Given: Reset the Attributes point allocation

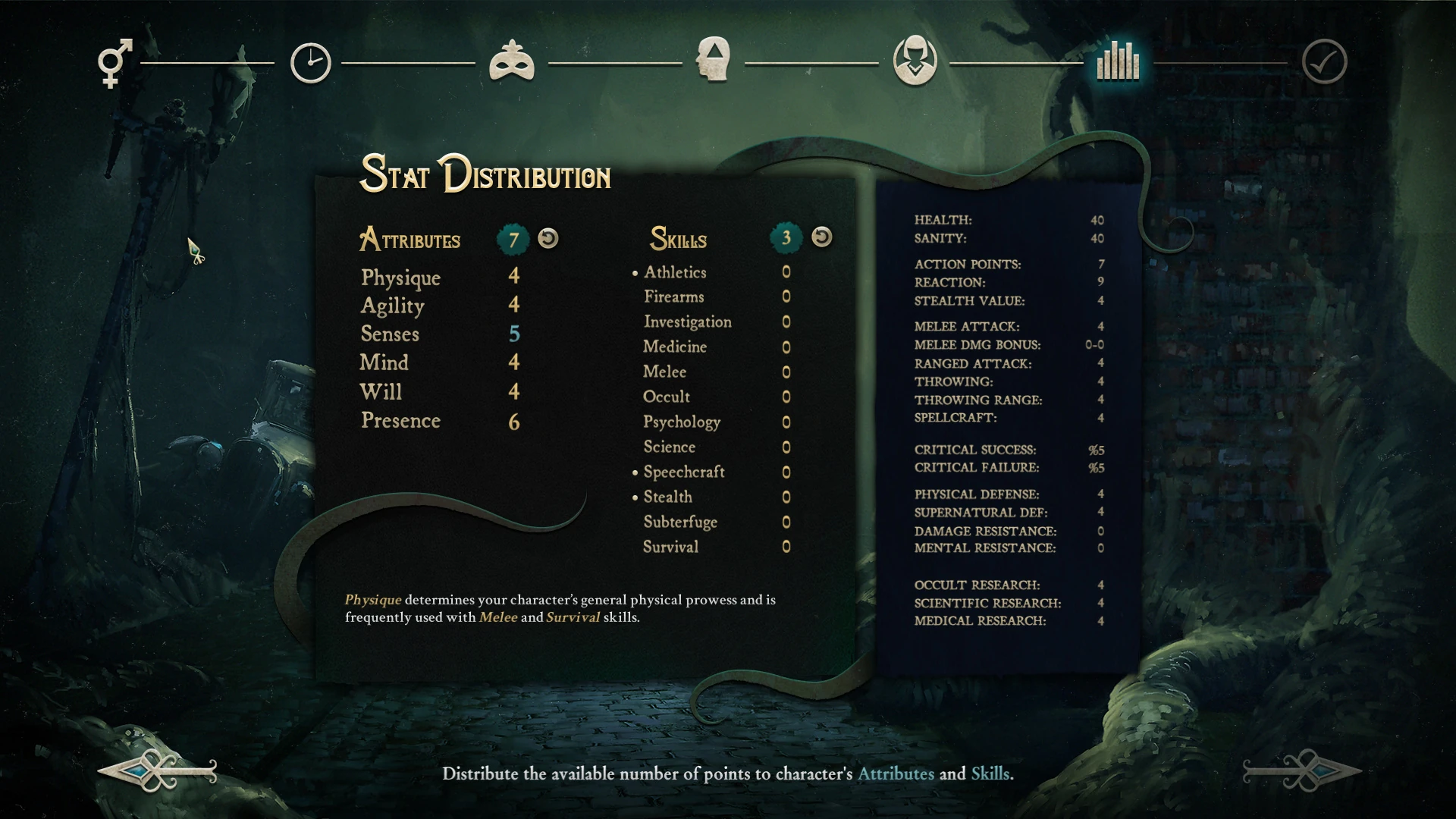Looking at the screenshot, I should [x=549, y=237].
